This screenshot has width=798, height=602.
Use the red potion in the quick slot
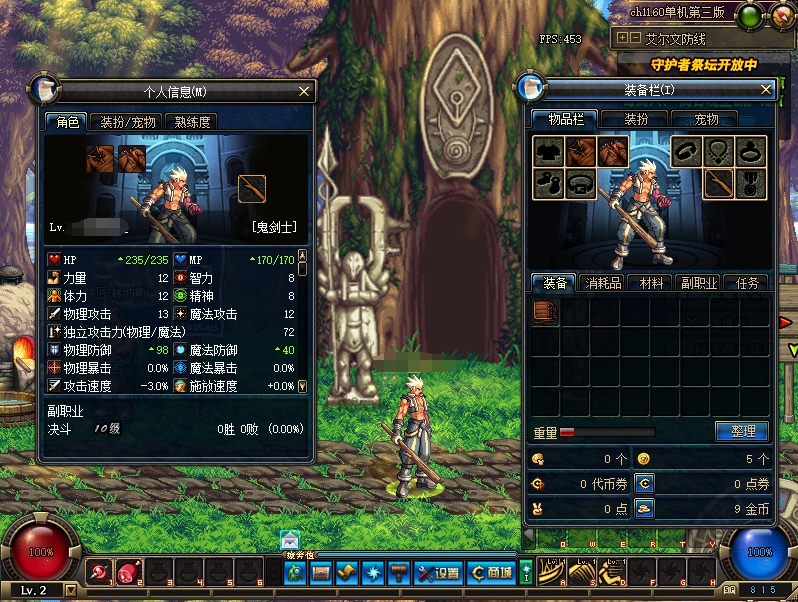coord(128,573)
